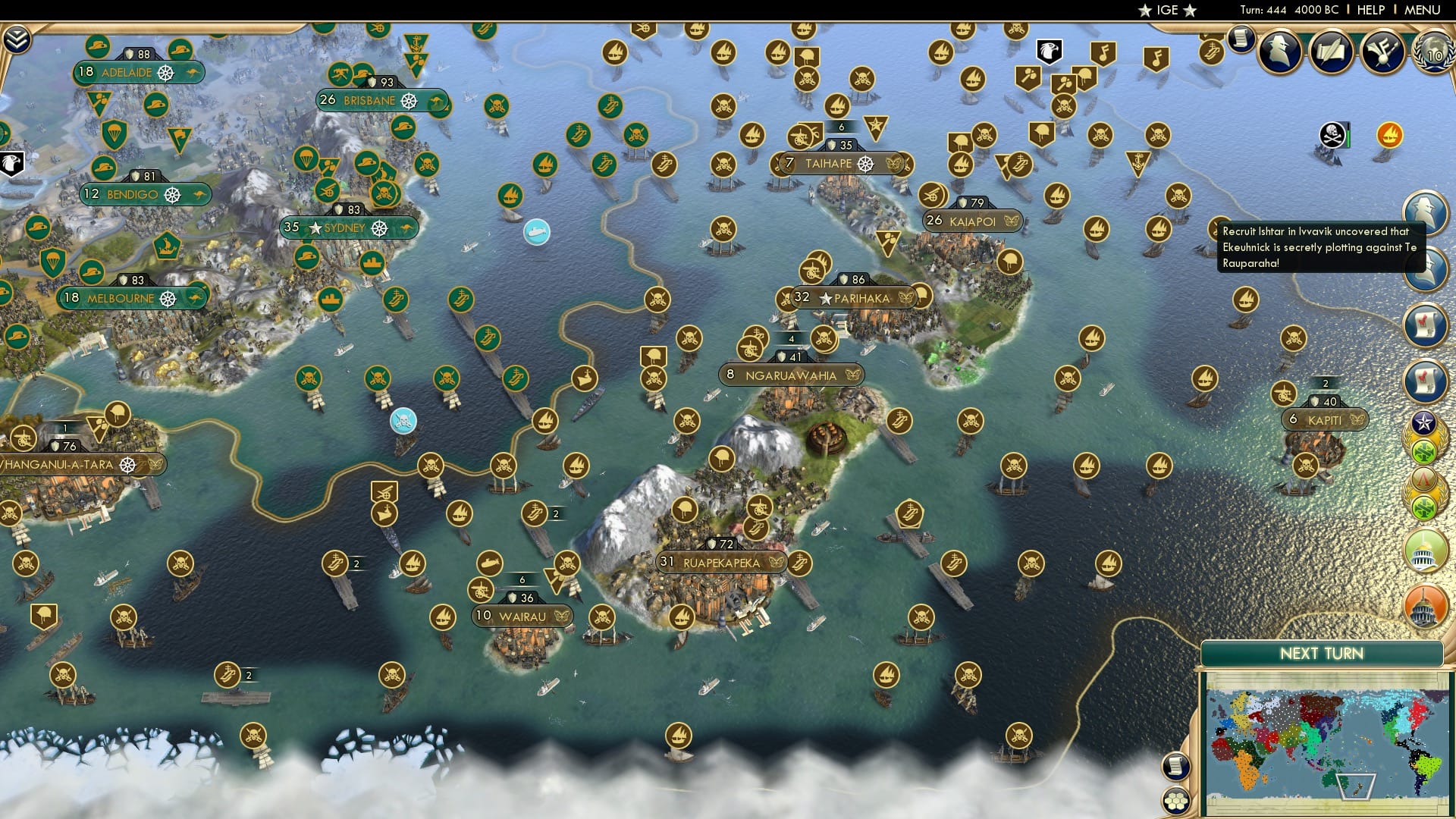Open the Diplomacy scroll-and-quill overview icon

click(1332, 50)
